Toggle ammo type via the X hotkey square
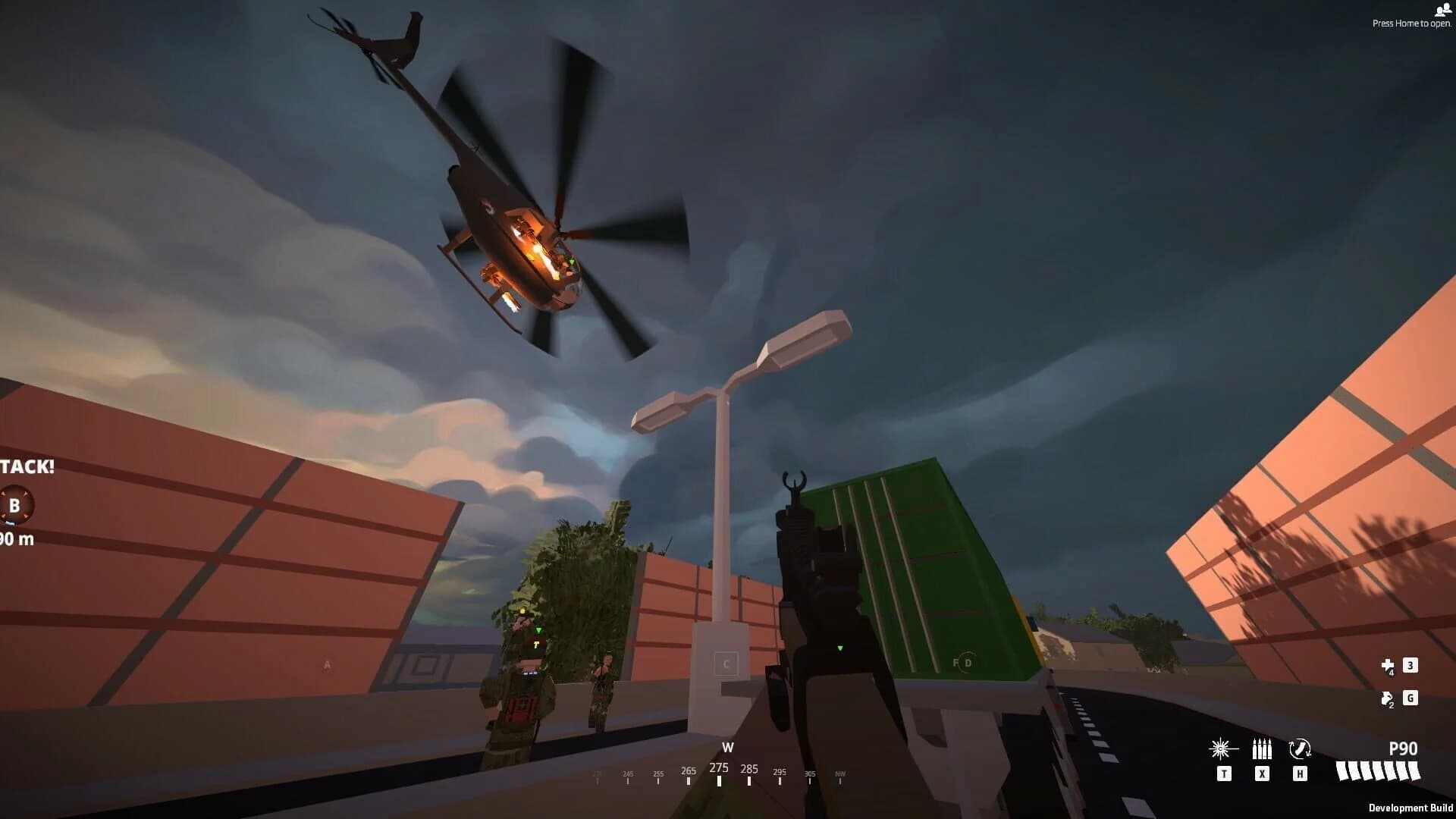 (x=1263, y=773)
